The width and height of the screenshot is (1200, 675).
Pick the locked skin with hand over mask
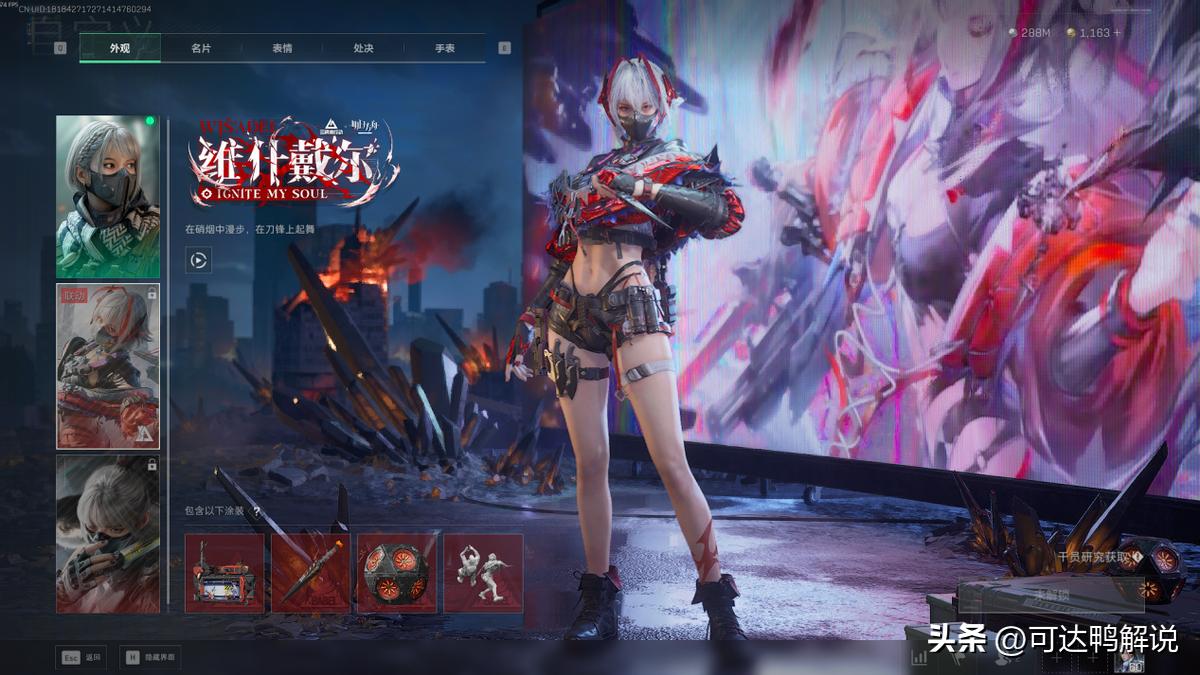click(108, 533)
